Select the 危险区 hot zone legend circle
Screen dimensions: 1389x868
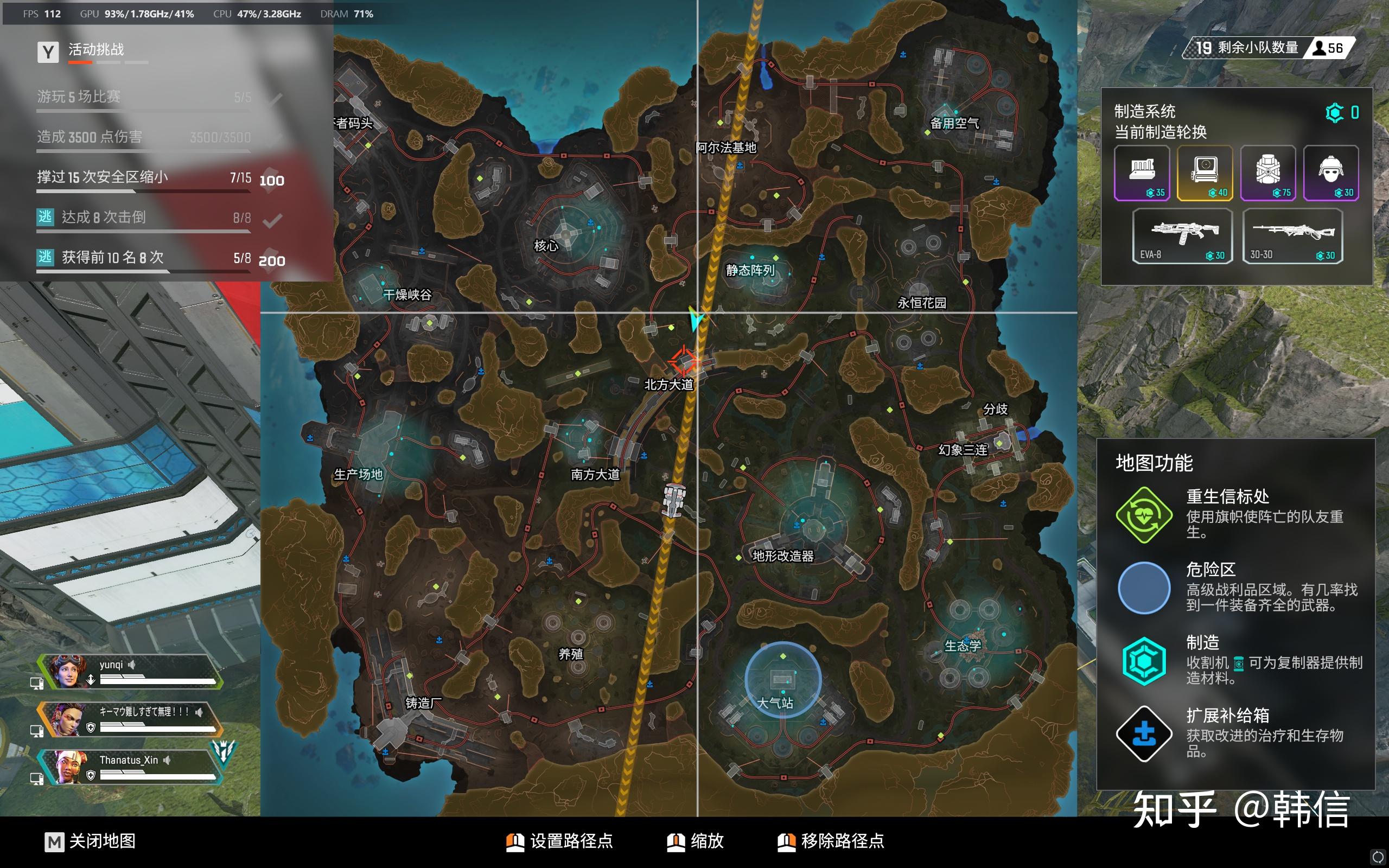coord(1144,588)
